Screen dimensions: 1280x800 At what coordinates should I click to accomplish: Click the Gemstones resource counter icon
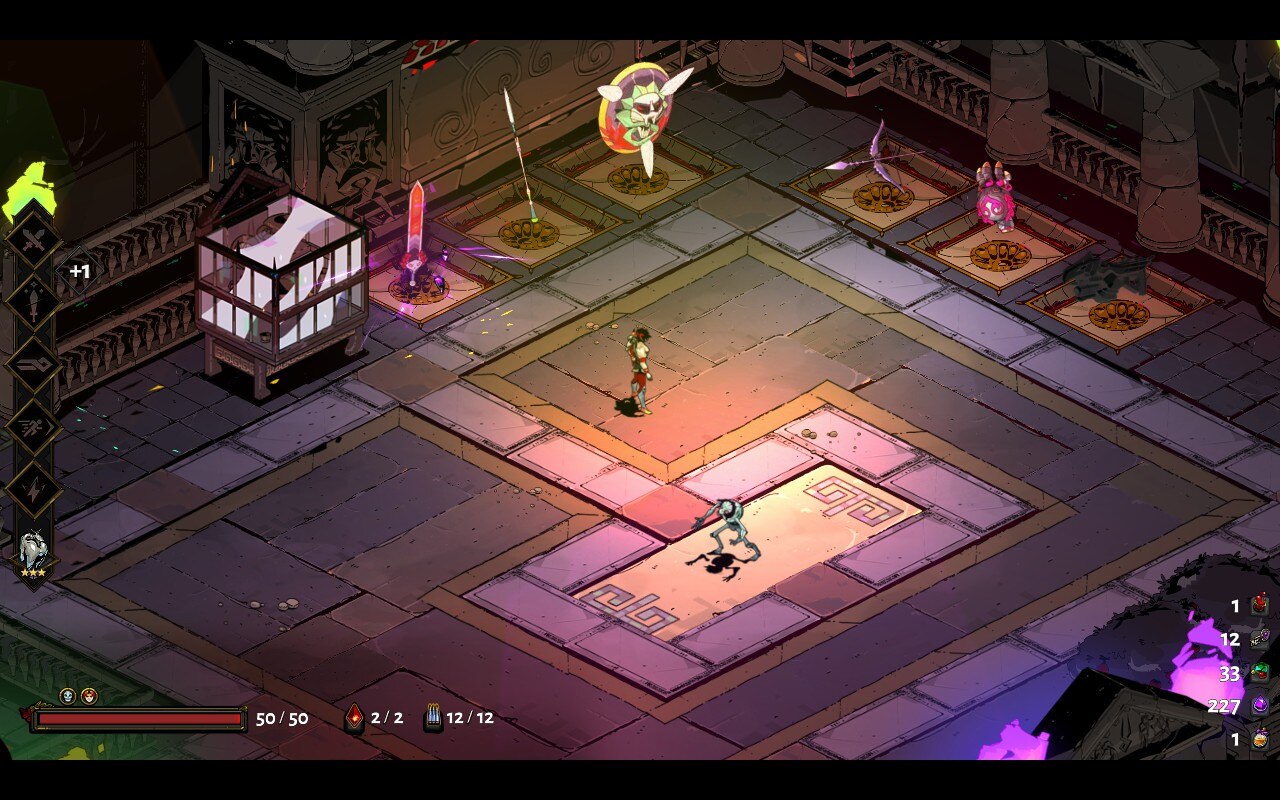(1259, 672)
